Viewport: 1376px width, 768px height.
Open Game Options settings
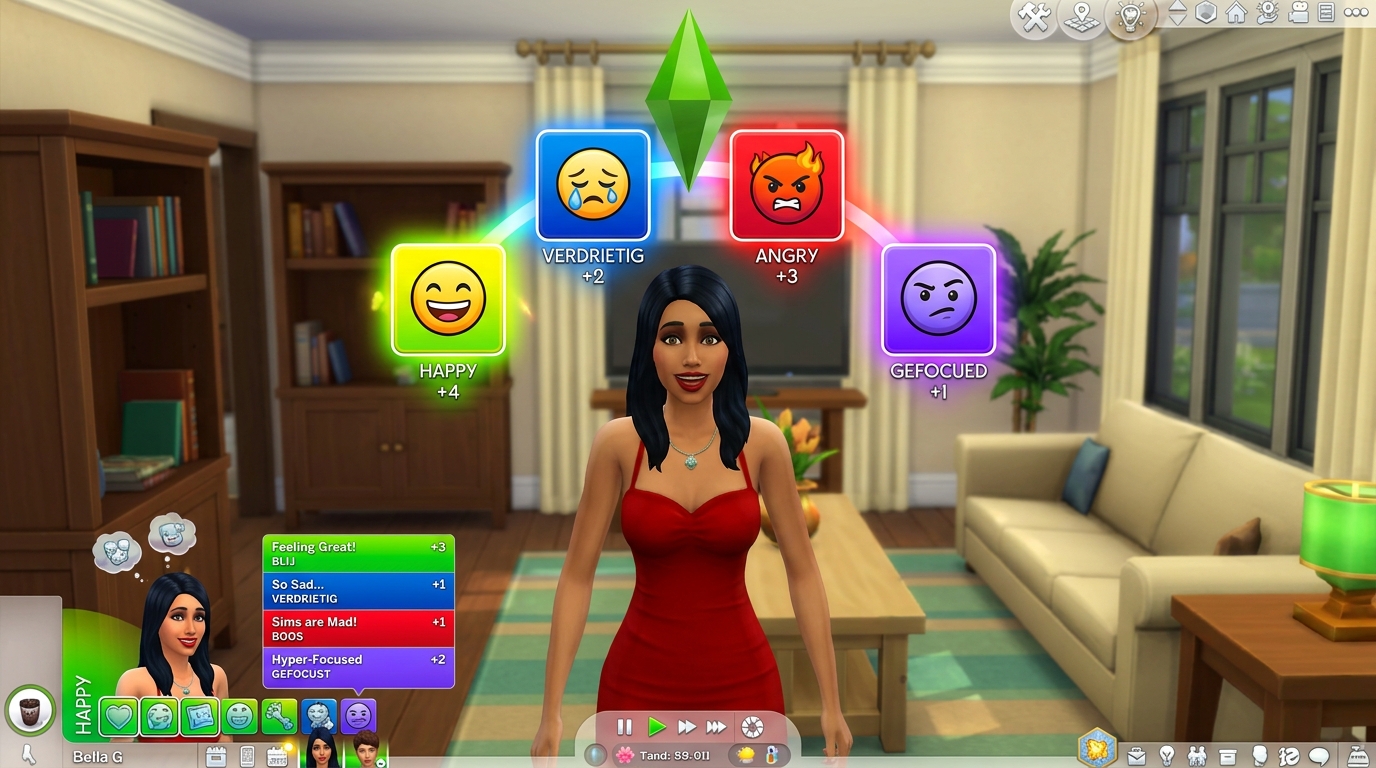click(x=1325, y=15)
